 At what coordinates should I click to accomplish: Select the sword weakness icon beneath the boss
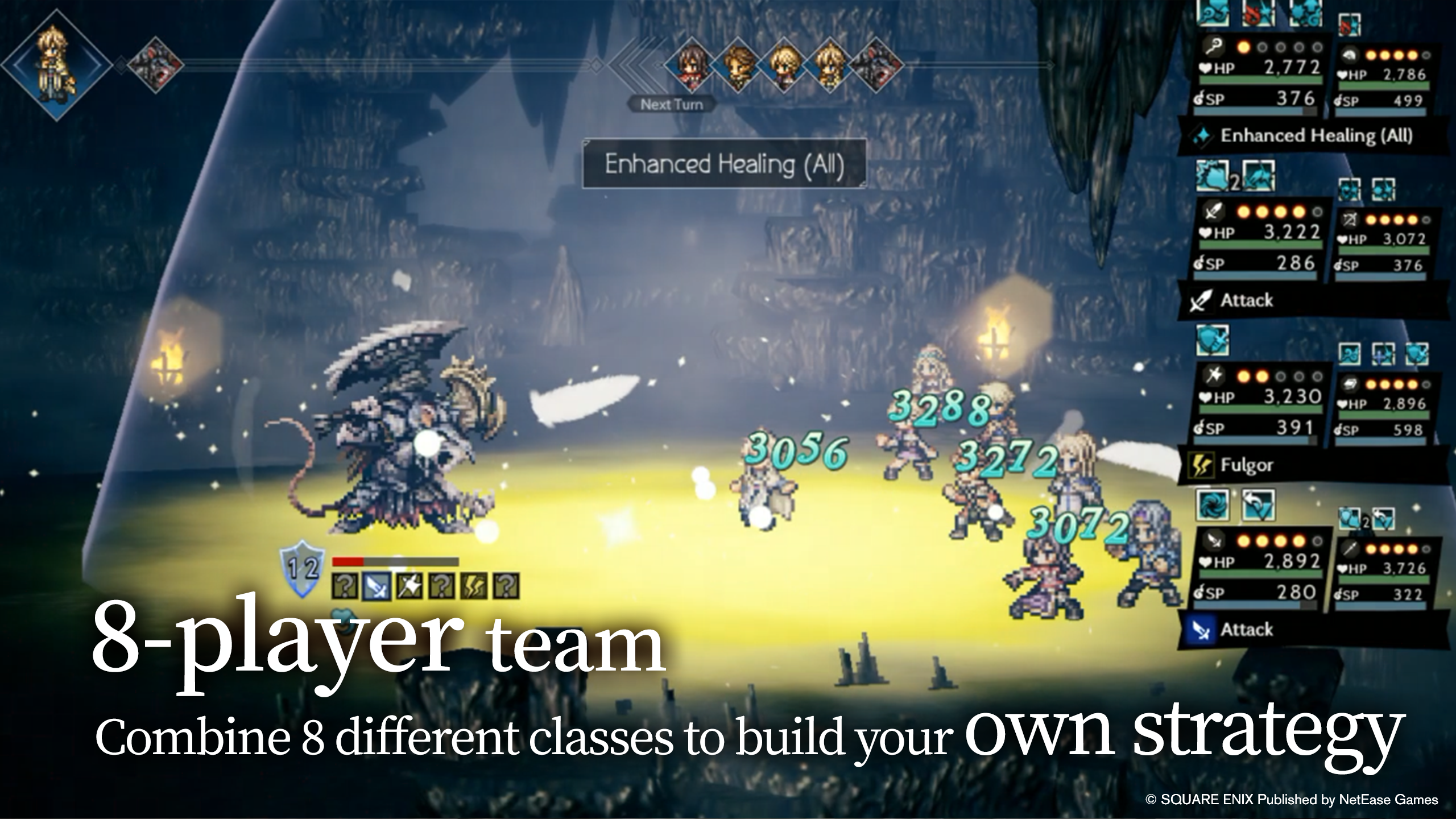click(x=377, y=588)
